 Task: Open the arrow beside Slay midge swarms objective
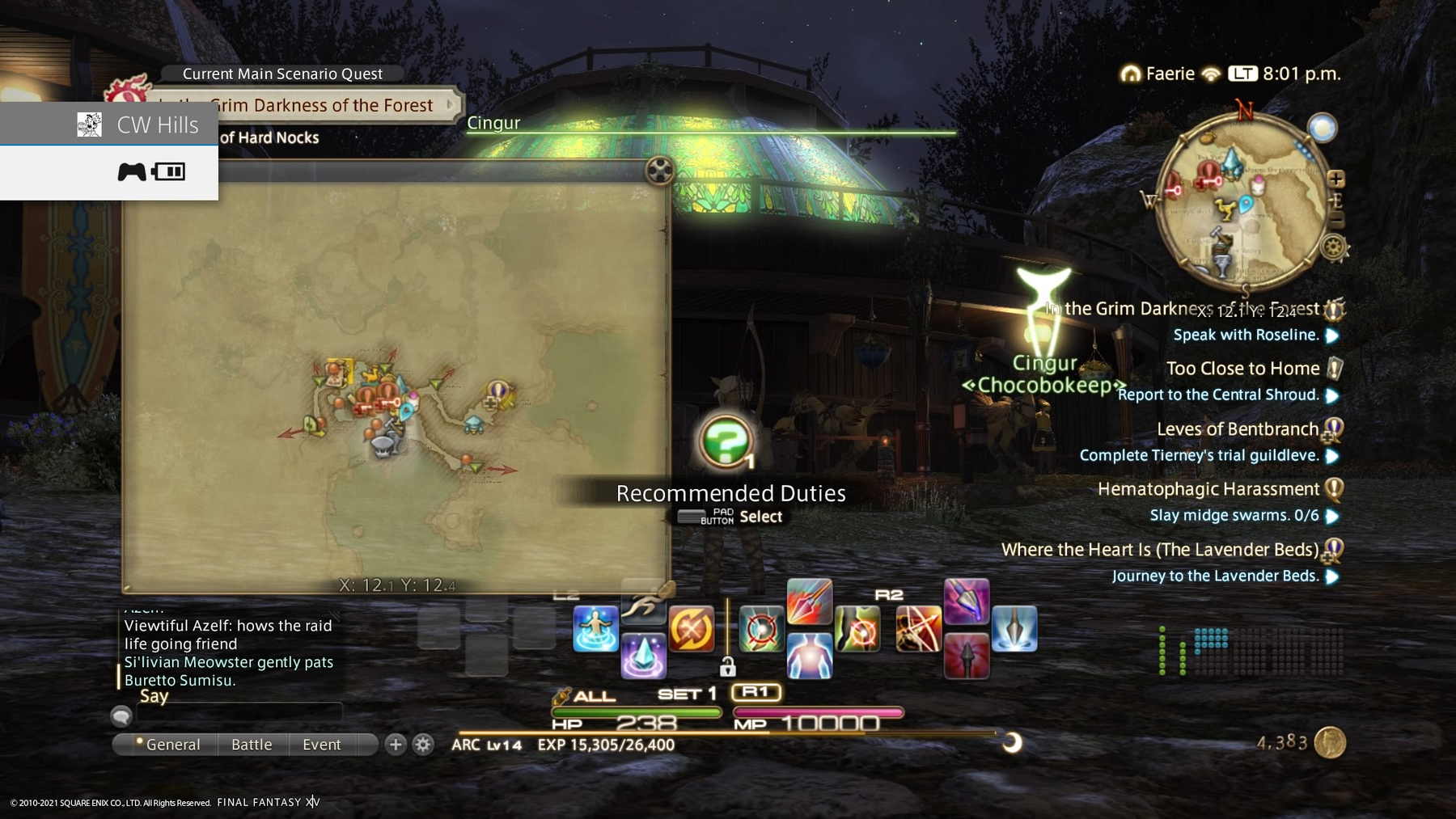pos(1331,515)
